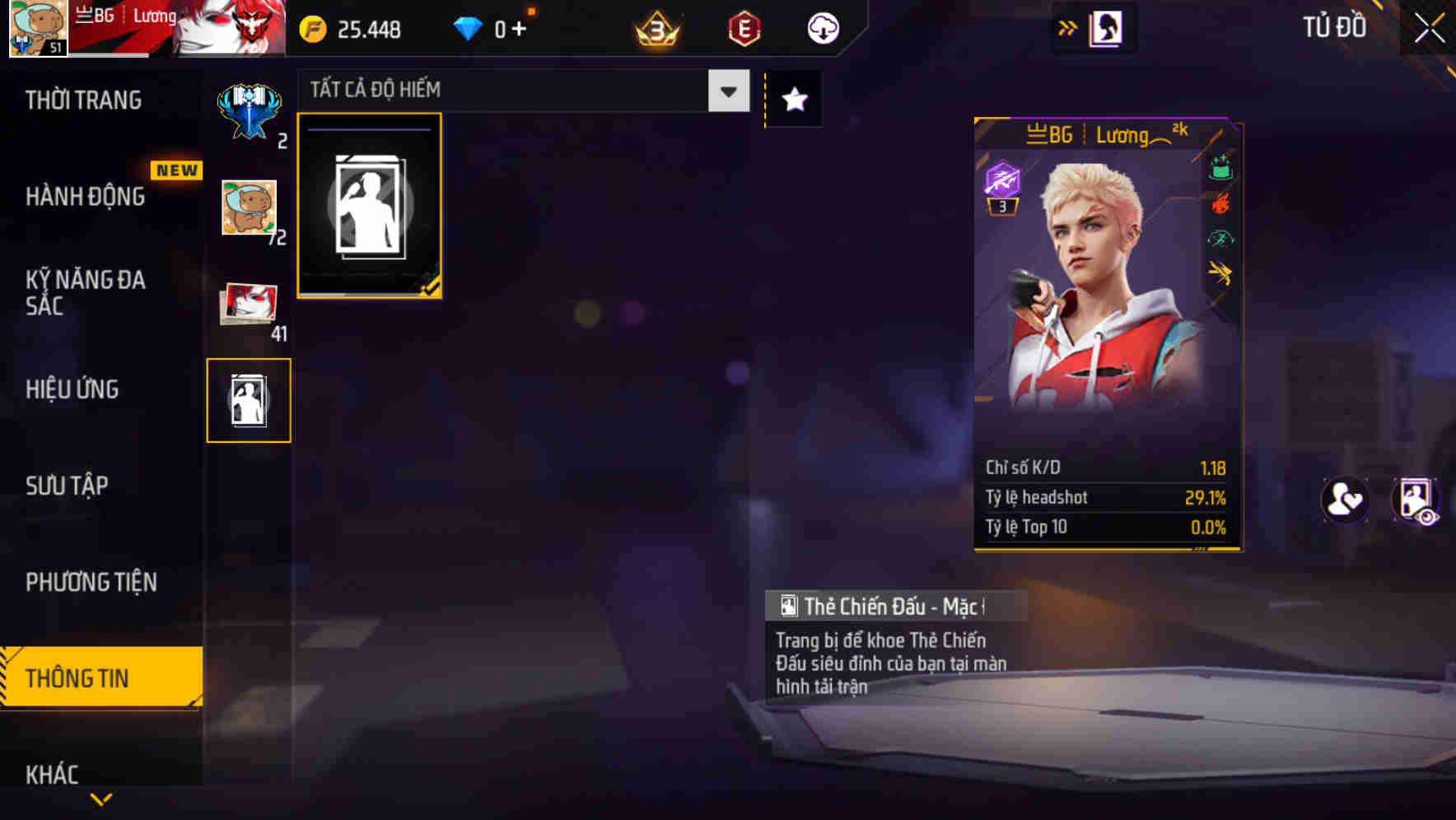Open the cloud download icon in top bar
Viewport: 1456px width, 820px height.
[x=824, y=27]
